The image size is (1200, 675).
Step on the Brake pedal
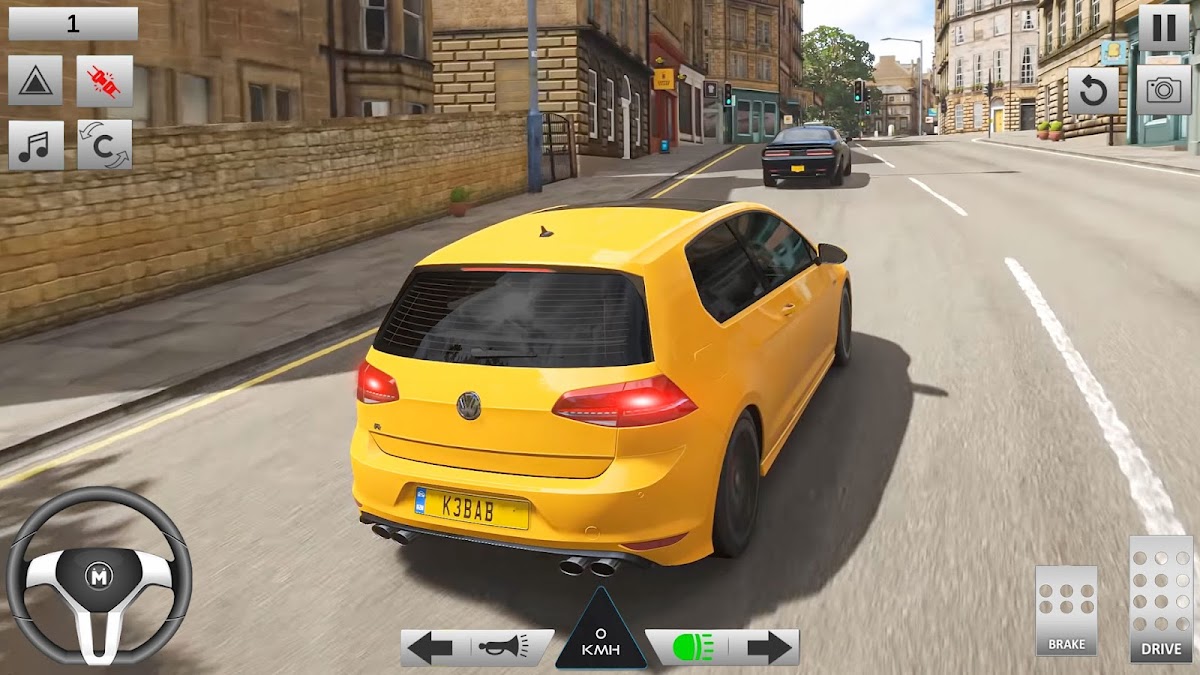coord(1066,610)
